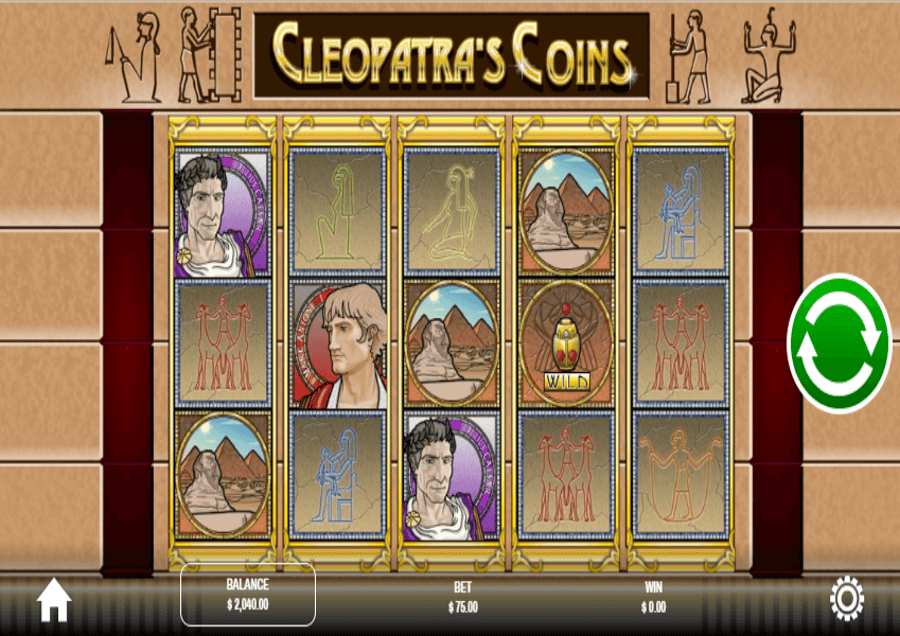Go to the home screen
The height and width of the screenshot is (636, 900).
pyautogui.click(x=54, y=600)
